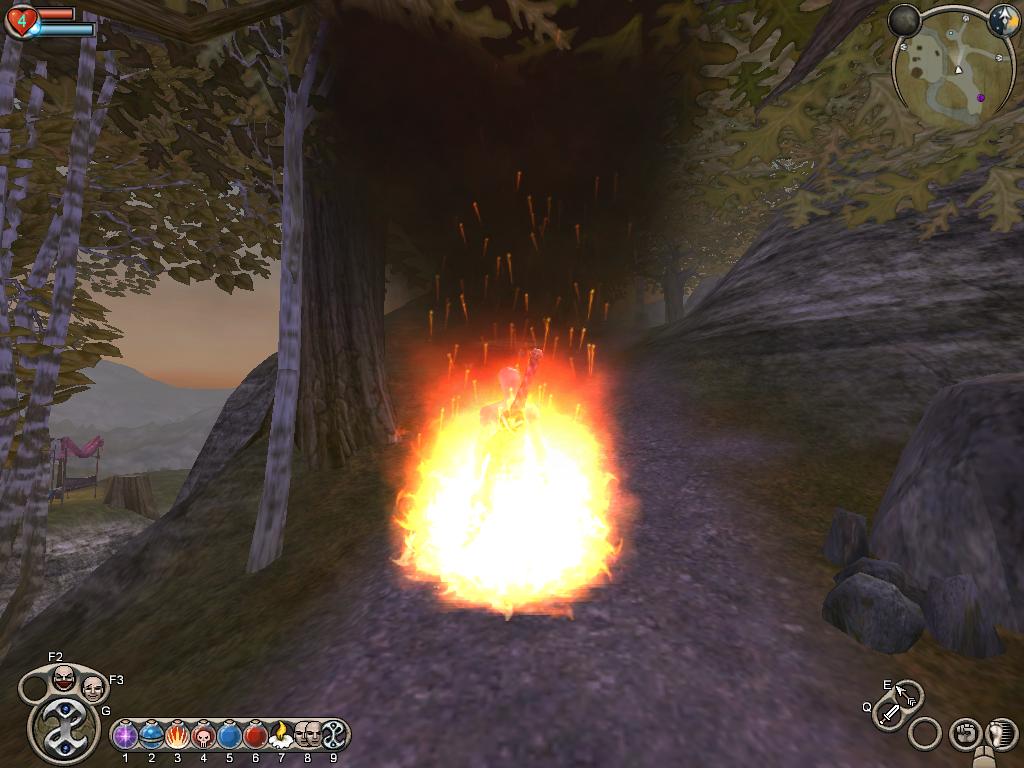Use the red health potion in slot 6

coord(256,736)
